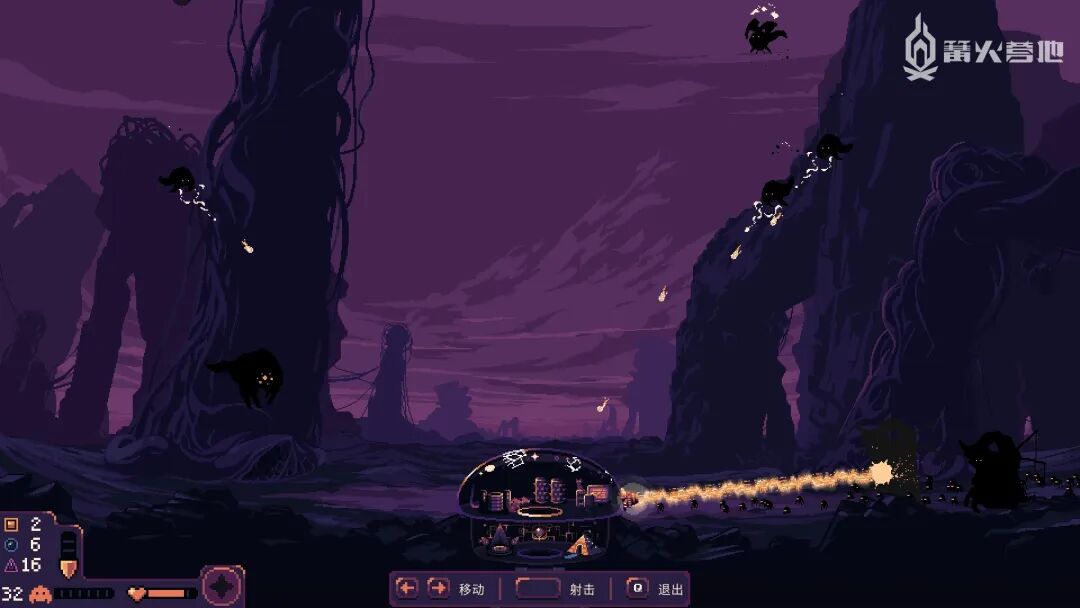Click the round four-point star gadget icon
Screen dimensions: 1080x608
(x=222, y=586)
